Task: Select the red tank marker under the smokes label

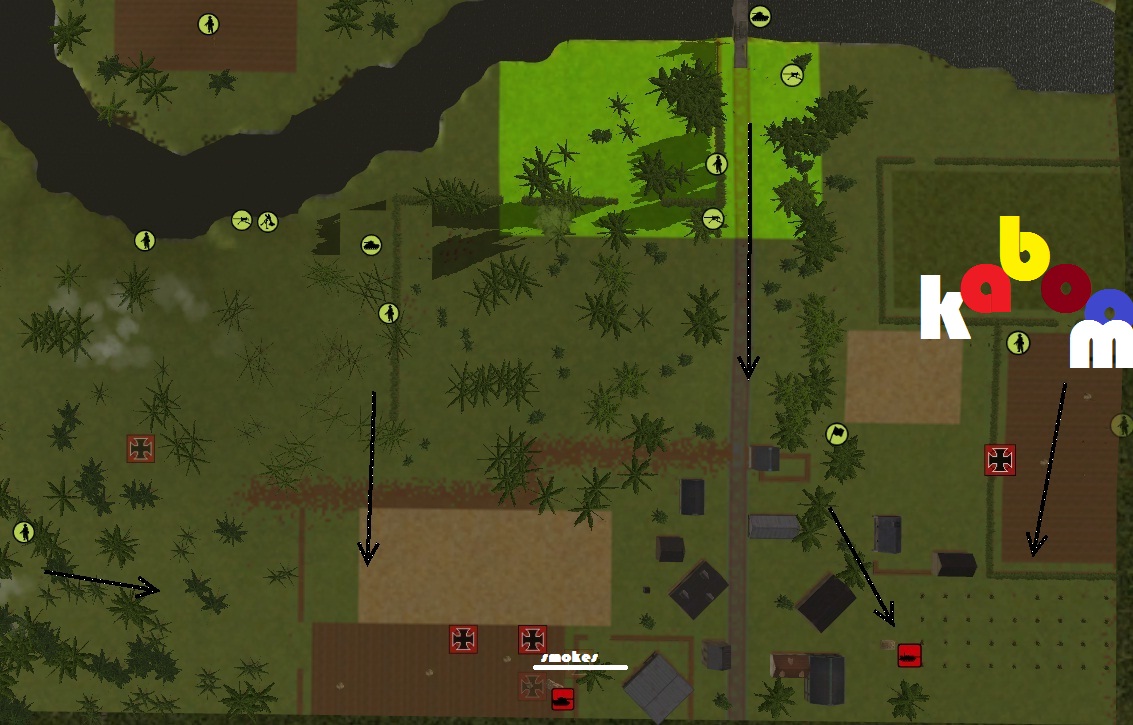Action: pyautogui.click(x=562, y=699)
